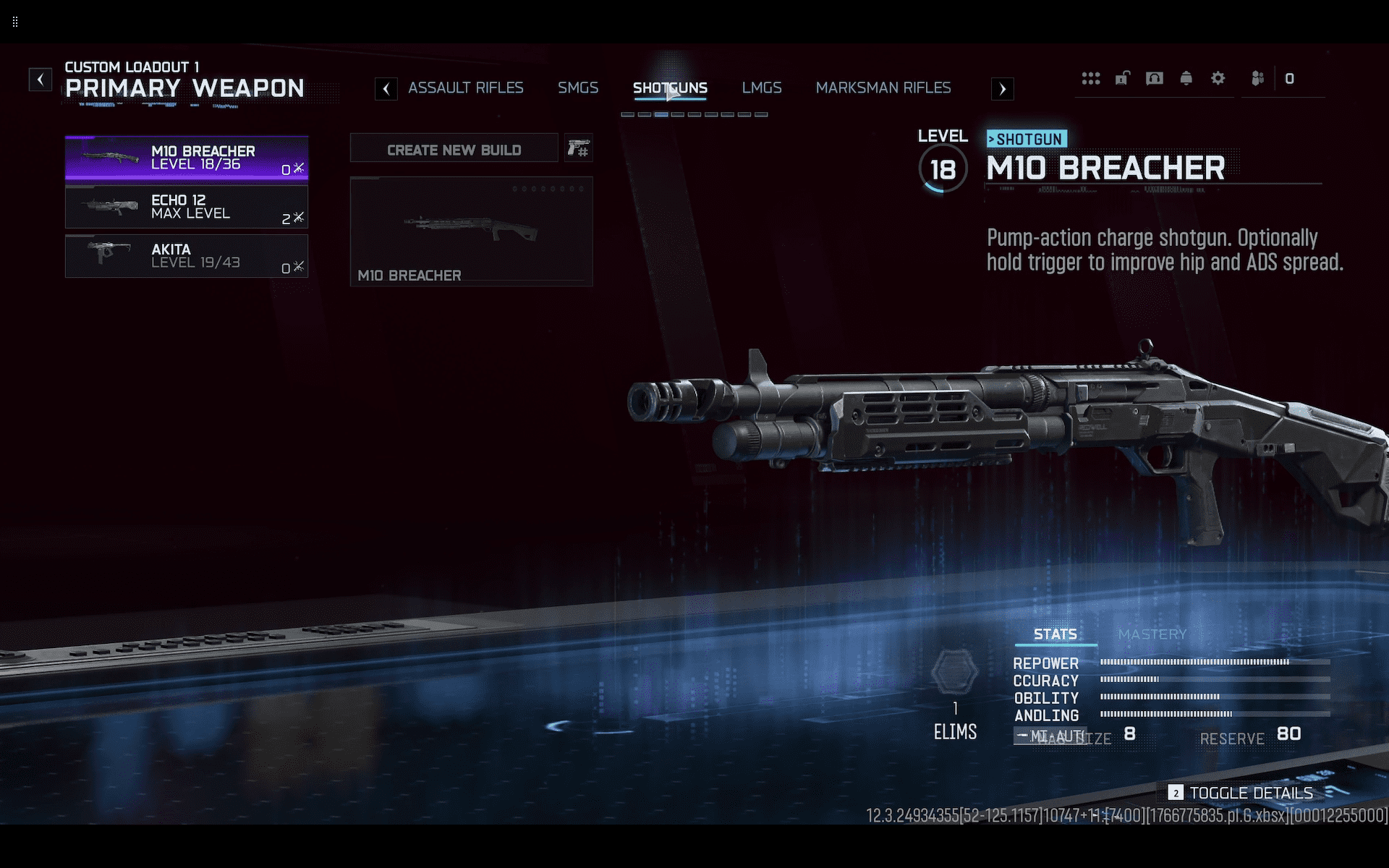Screen dimensions: 1389x868
Task: Select the Shotguns category tab
Action: point(670,88)
